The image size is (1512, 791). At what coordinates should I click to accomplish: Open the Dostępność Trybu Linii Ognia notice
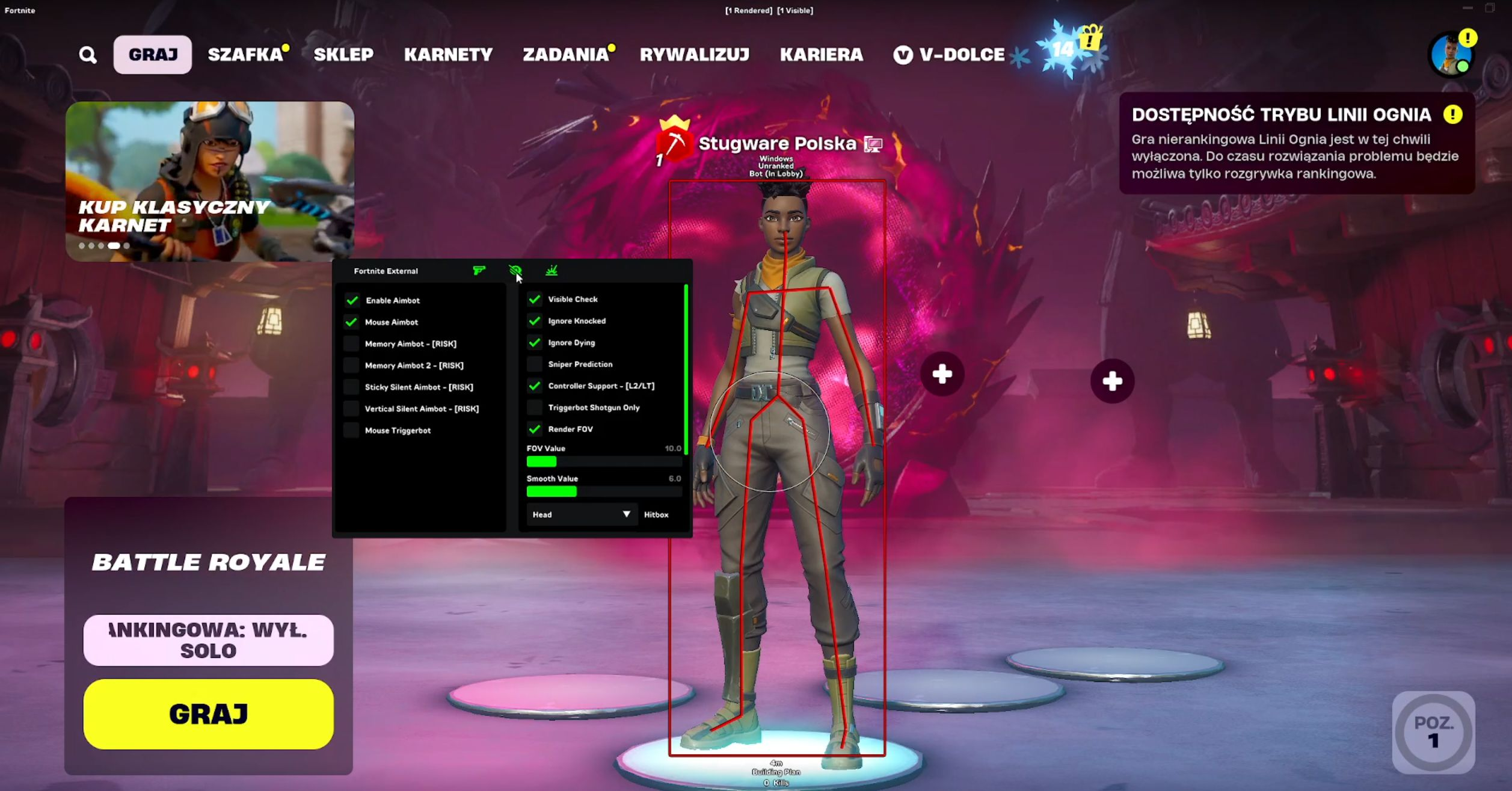point(1297,143)
